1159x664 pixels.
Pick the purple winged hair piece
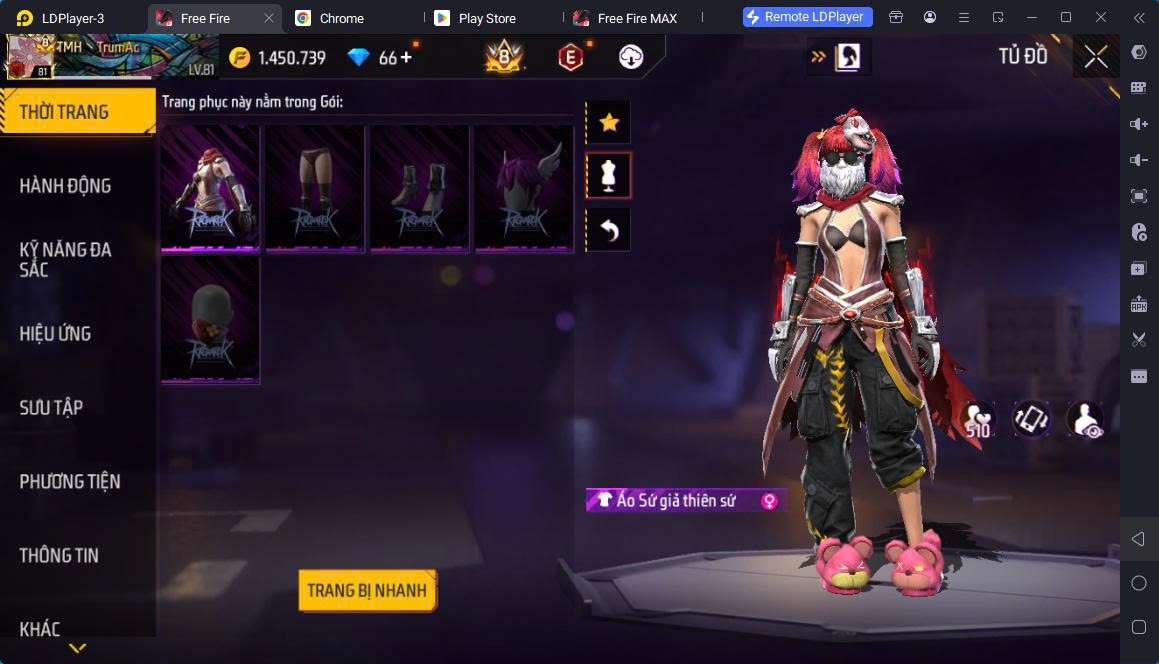click(x=524, y=187)
